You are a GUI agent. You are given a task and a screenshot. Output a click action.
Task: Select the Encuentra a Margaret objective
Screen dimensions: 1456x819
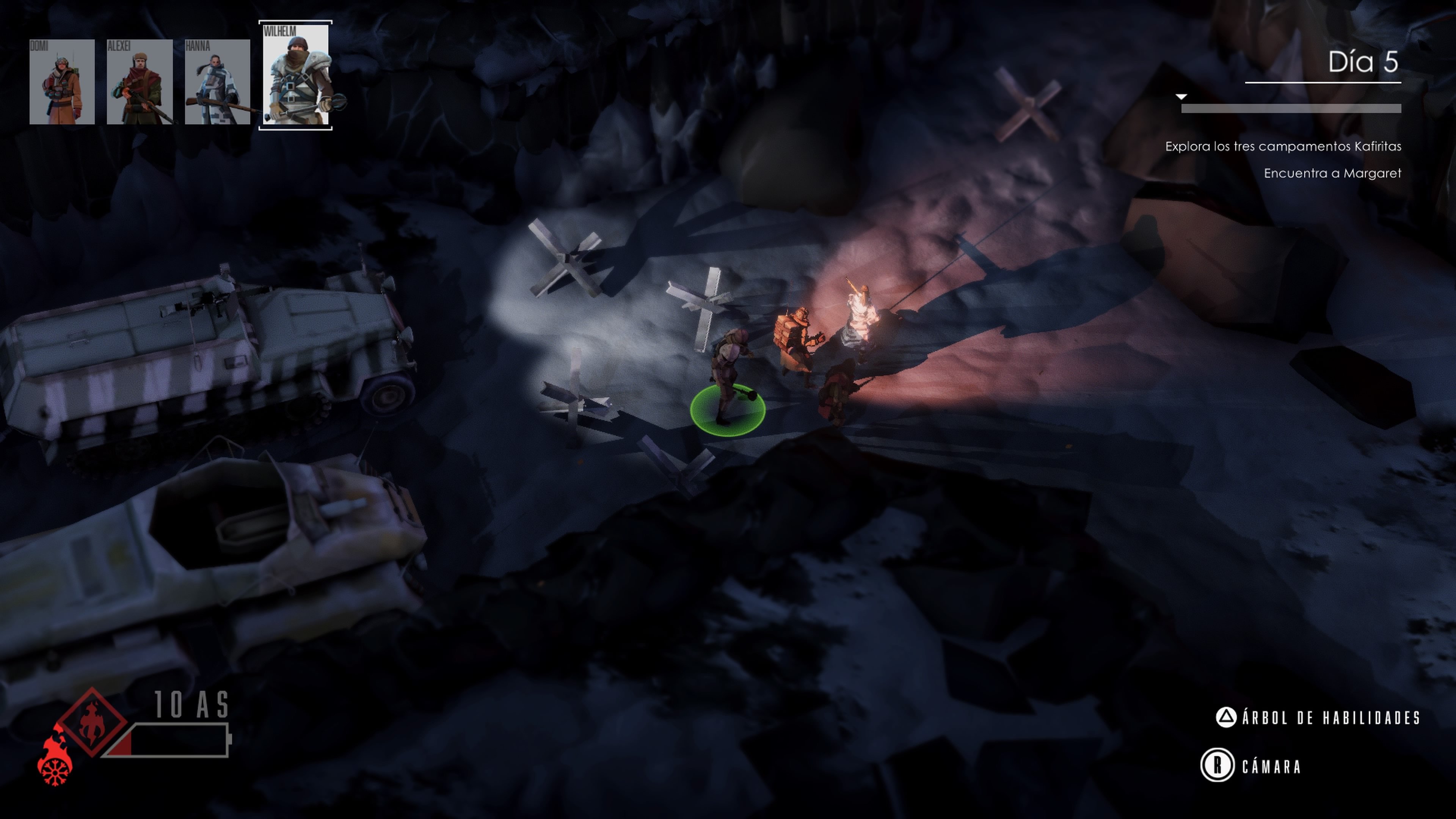1332,173
